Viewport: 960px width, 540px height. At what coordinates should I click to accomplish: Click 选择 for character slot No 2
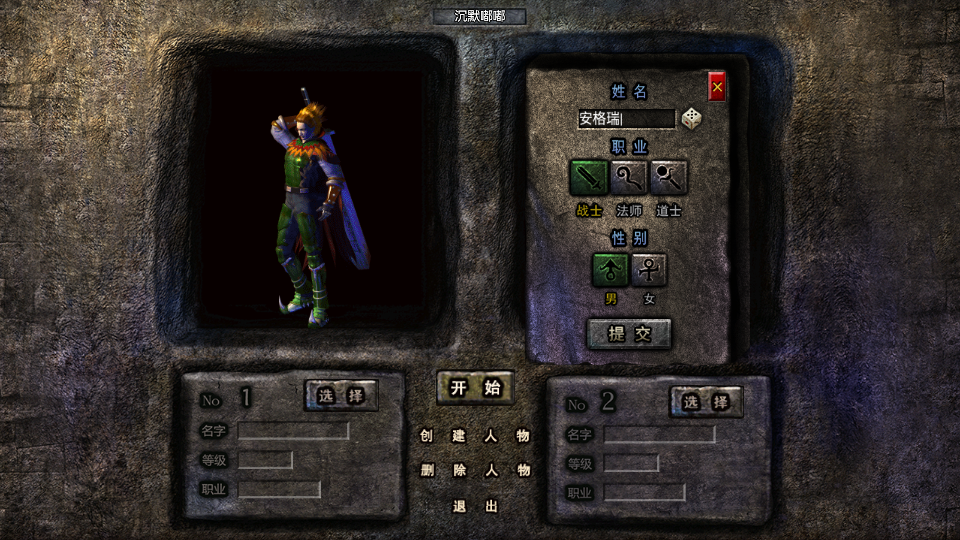point(706,402)
